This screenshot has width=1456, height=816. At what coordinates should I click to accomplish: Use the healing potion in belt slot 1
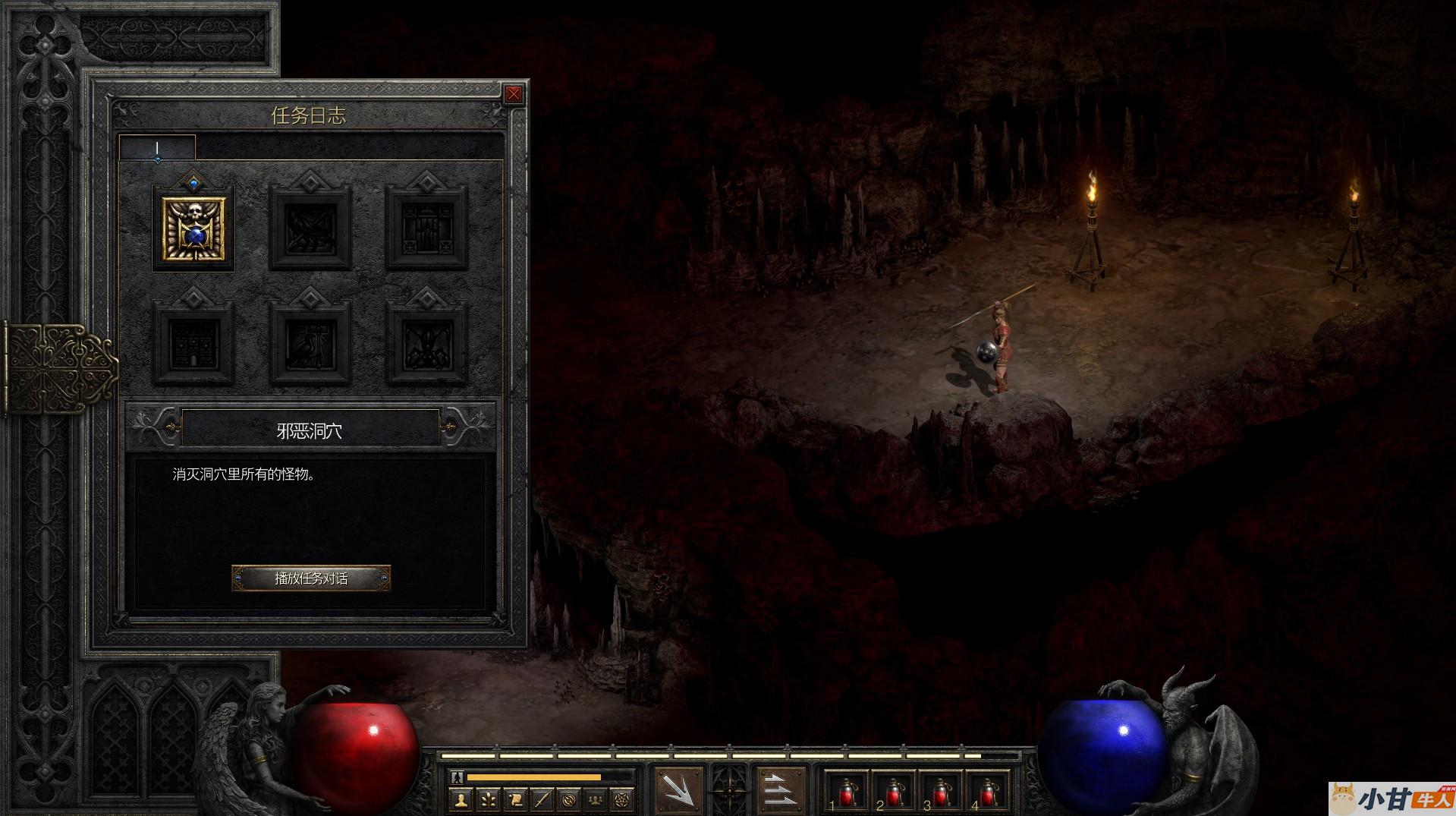coord(845,792)
